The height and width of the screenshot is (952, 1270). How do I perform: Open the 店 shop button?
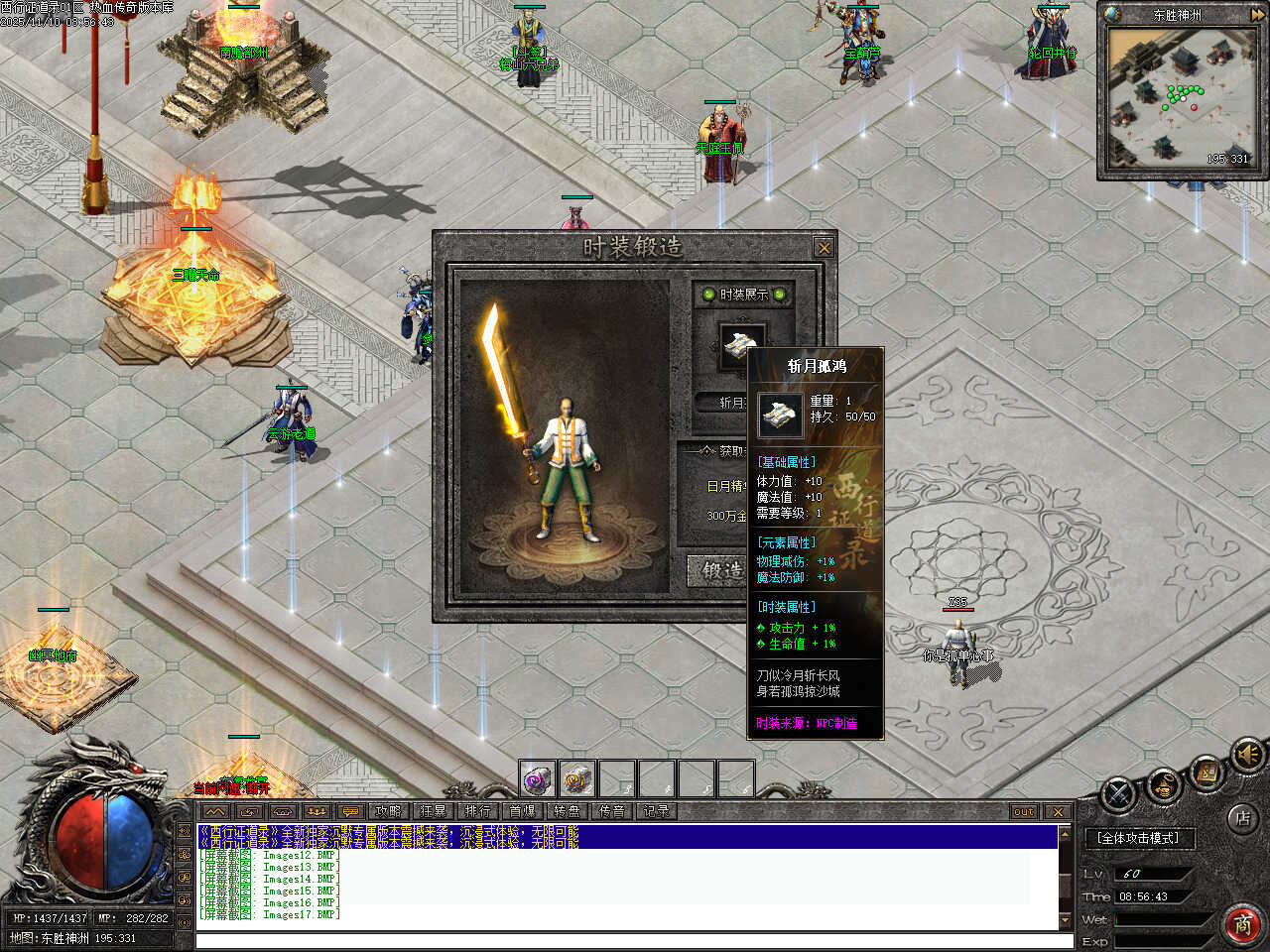tap(1241, 819)
